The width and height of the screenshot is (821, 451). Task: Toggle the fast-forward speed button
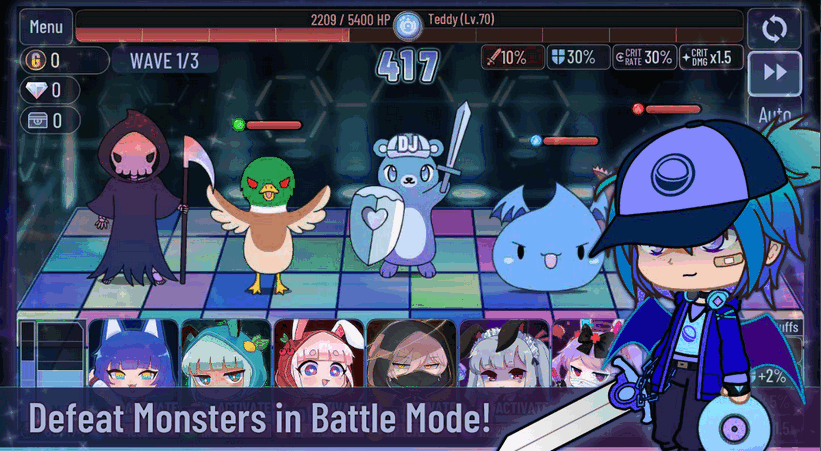tap(774, 72)
